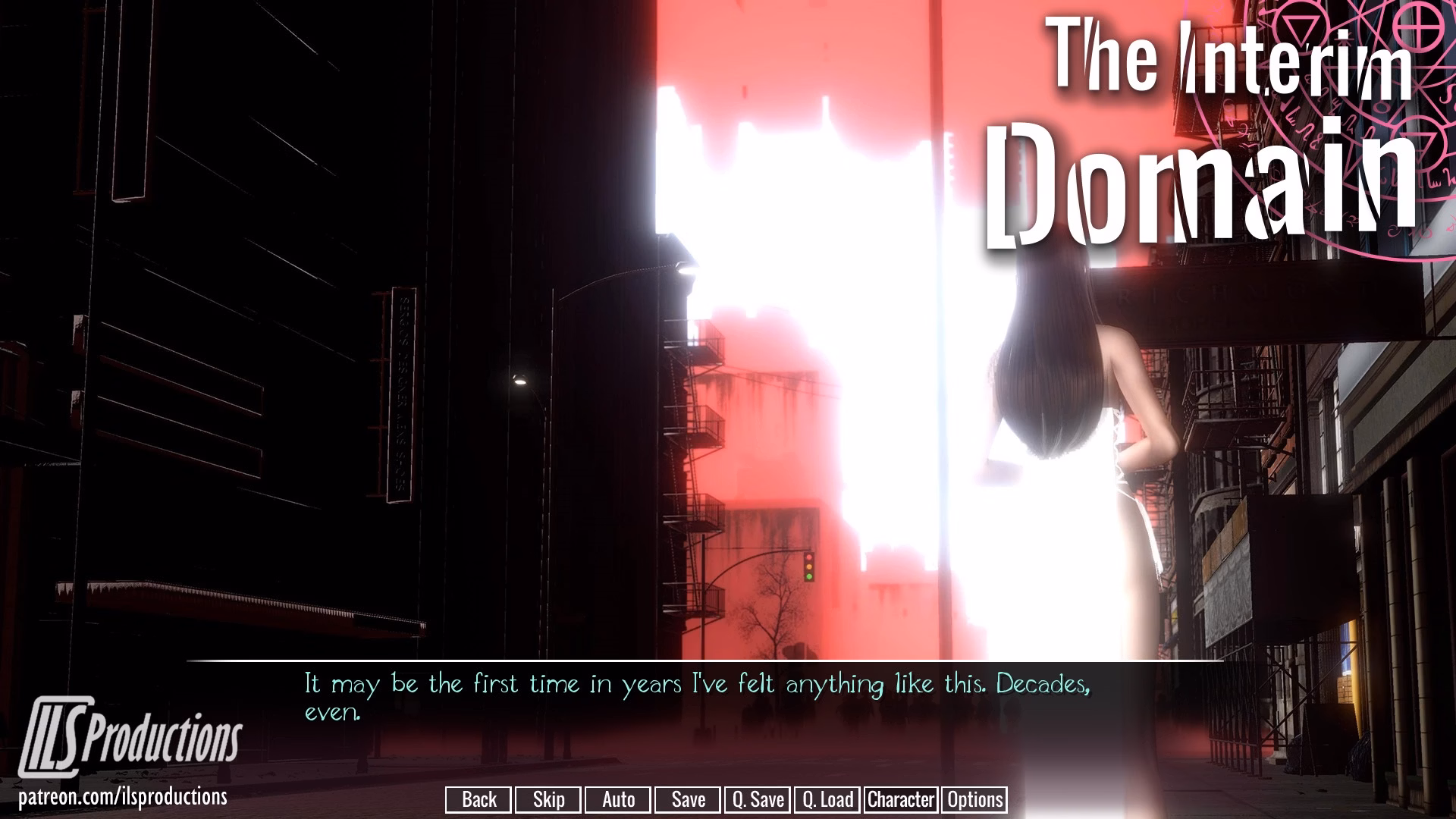Enable Skip mode
This screenshot has width=1456, height=819.
click(x=548, y=799)
